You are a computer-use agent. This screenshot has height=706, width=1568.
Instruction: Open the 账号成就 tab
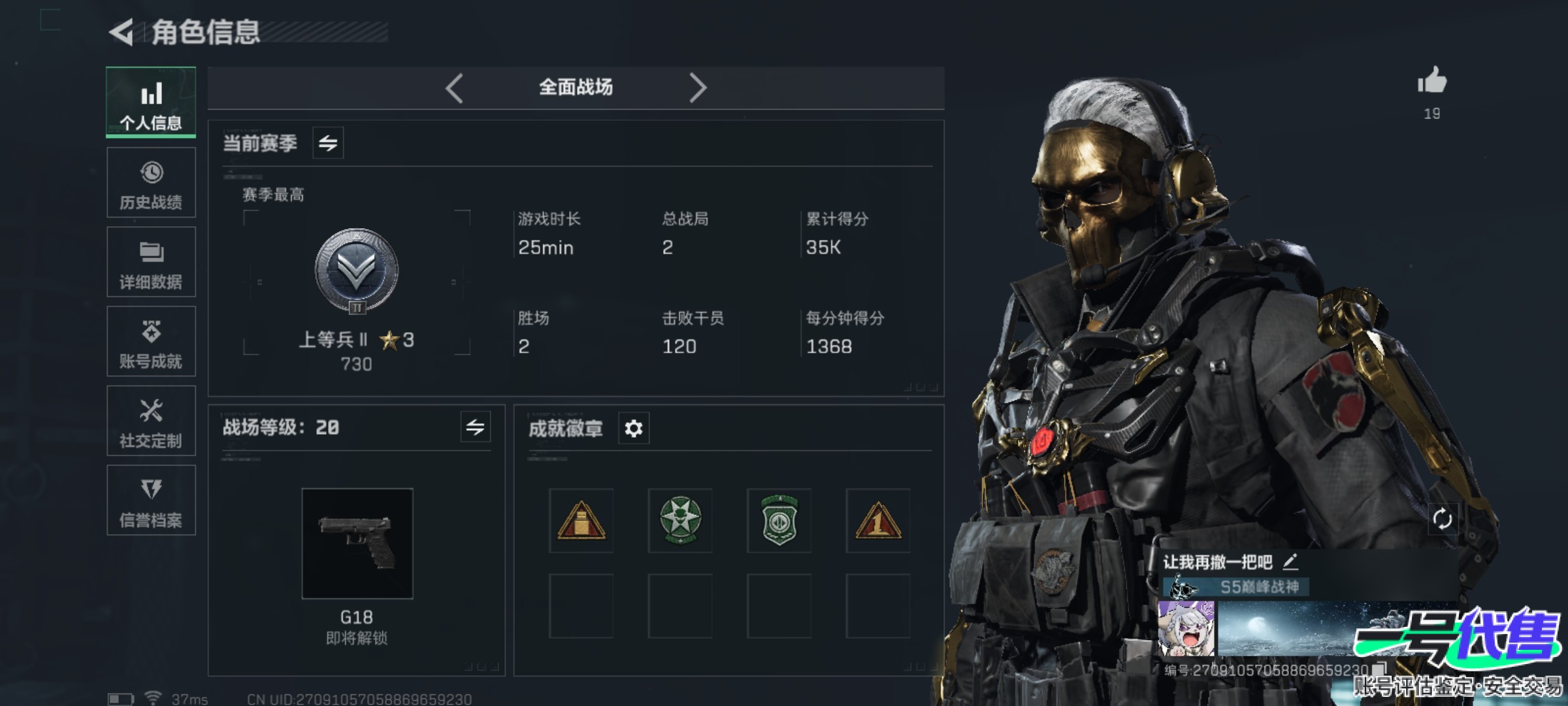click(151, 341)
